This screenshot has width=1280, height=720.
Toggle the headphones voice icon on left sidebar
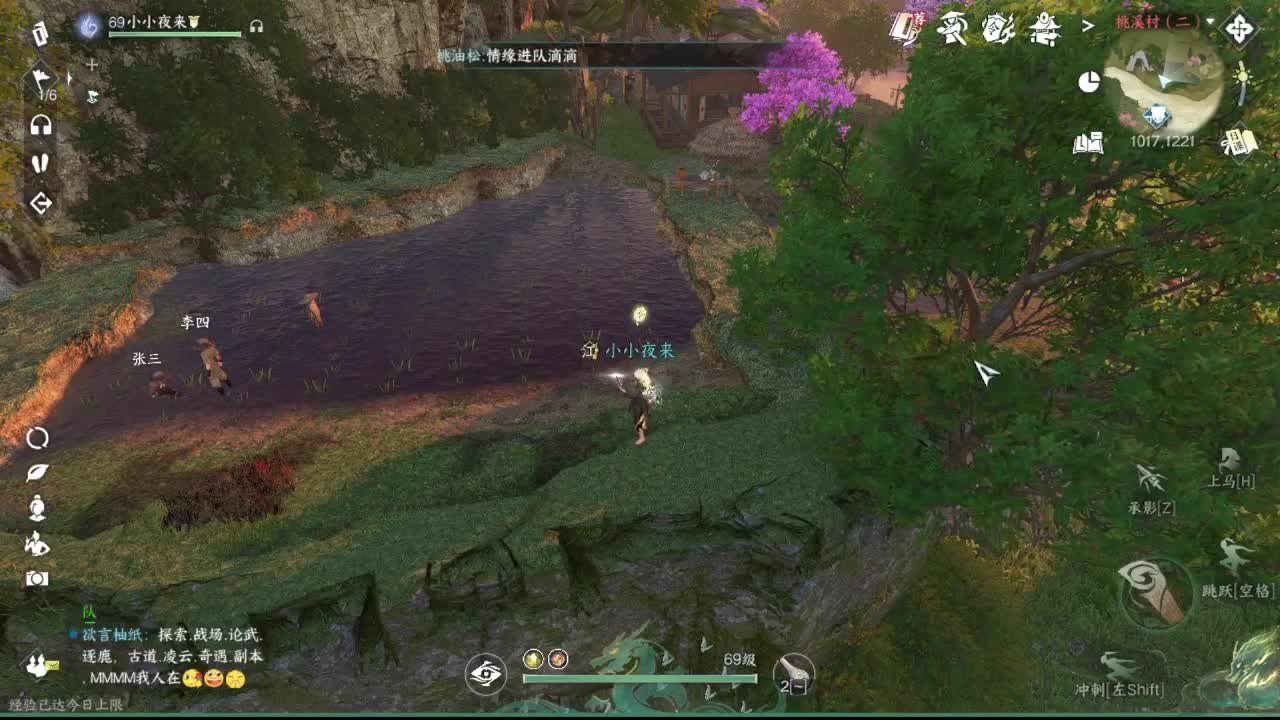click(39, 125)
